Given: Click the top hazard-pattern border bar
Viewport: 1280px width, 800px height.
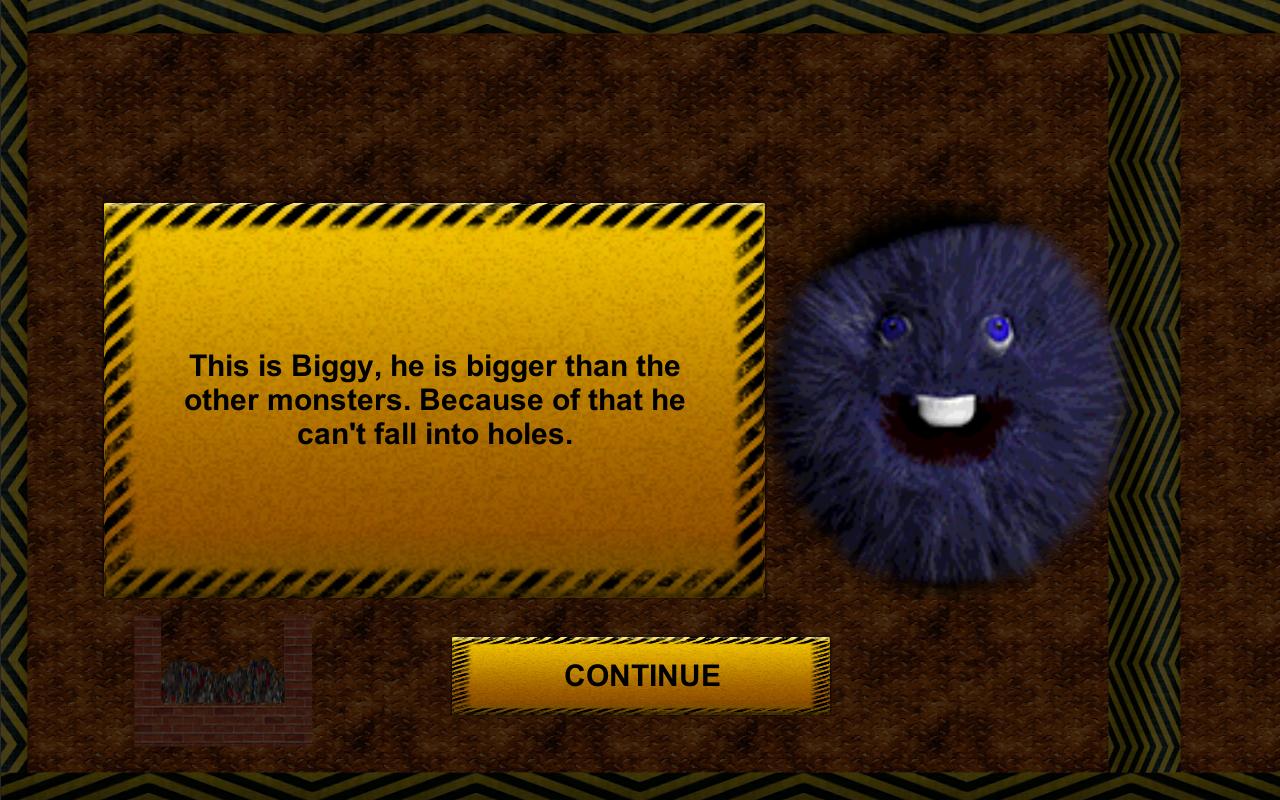Looking at the screenshot, I should [640, 15].
